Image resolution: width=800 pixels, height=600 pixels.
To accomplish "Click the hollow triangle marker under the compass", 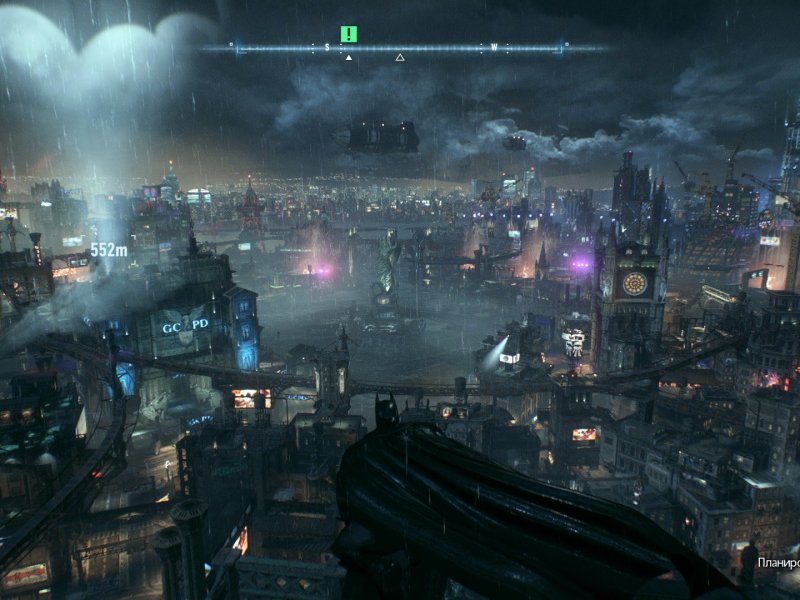I will pos(400,58).
